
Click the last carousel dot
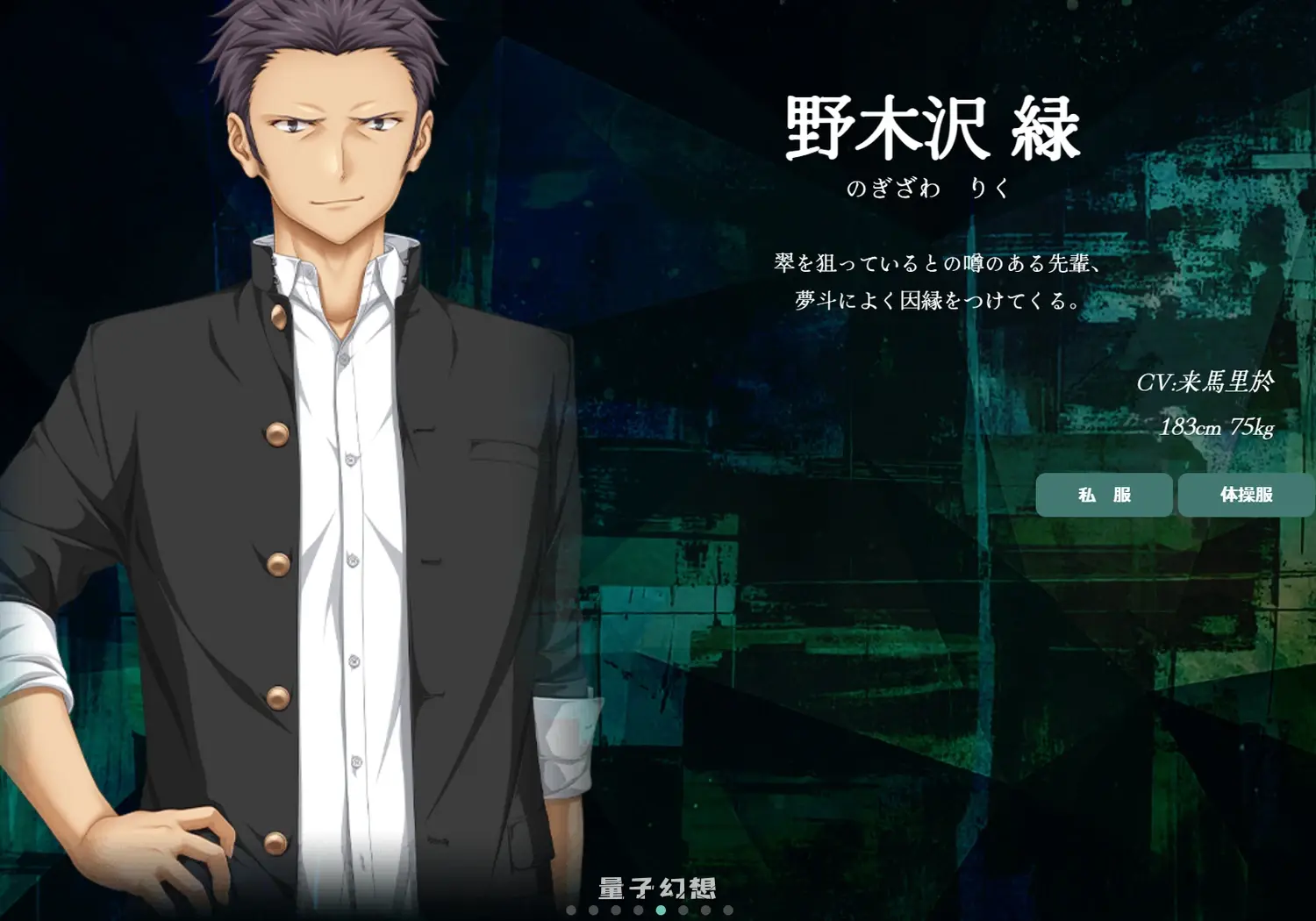(x=726, y=910)
